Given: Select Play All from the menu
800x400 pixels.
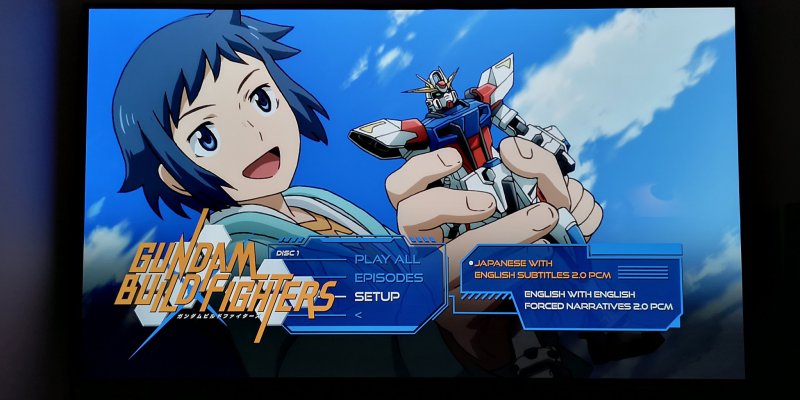Looking at the screenshot, I should click(x=387, y=259).
